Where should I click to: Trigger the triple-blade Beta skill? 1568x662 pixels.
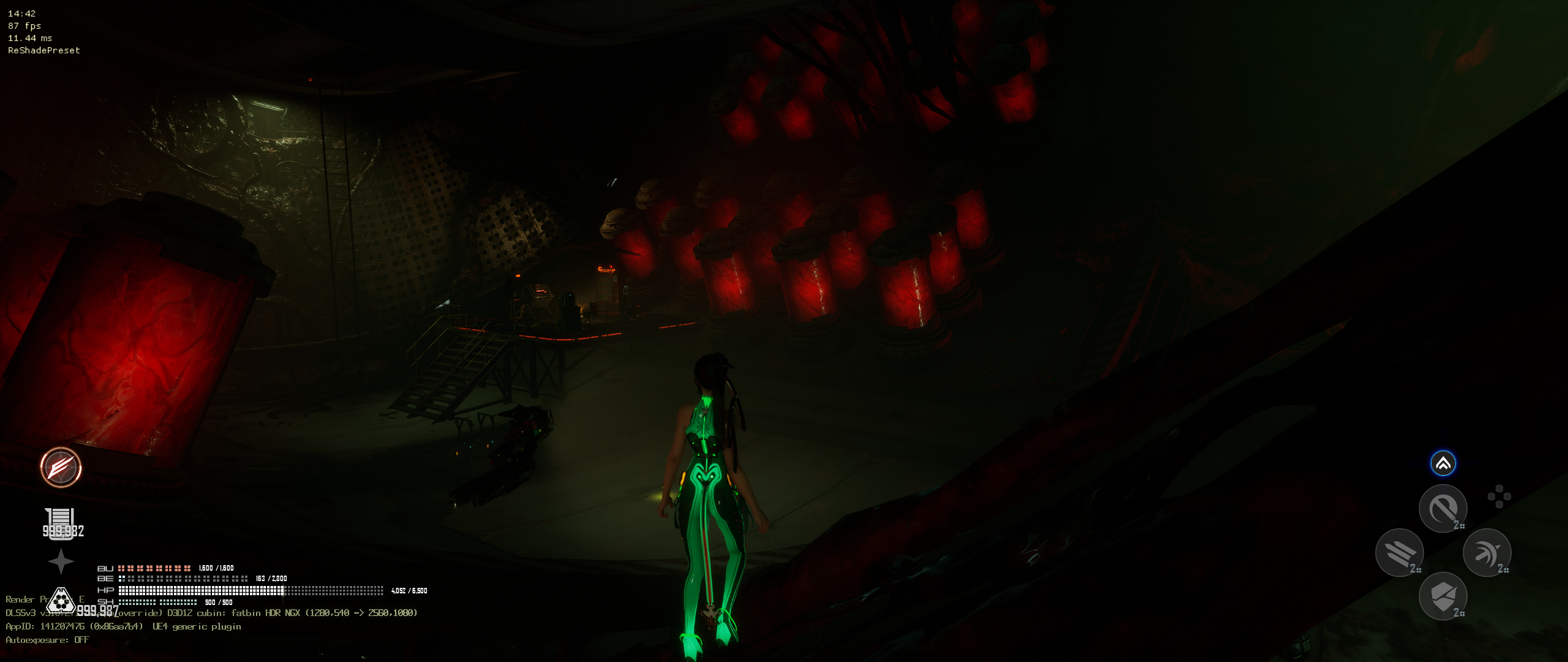tap(1399, 552)
